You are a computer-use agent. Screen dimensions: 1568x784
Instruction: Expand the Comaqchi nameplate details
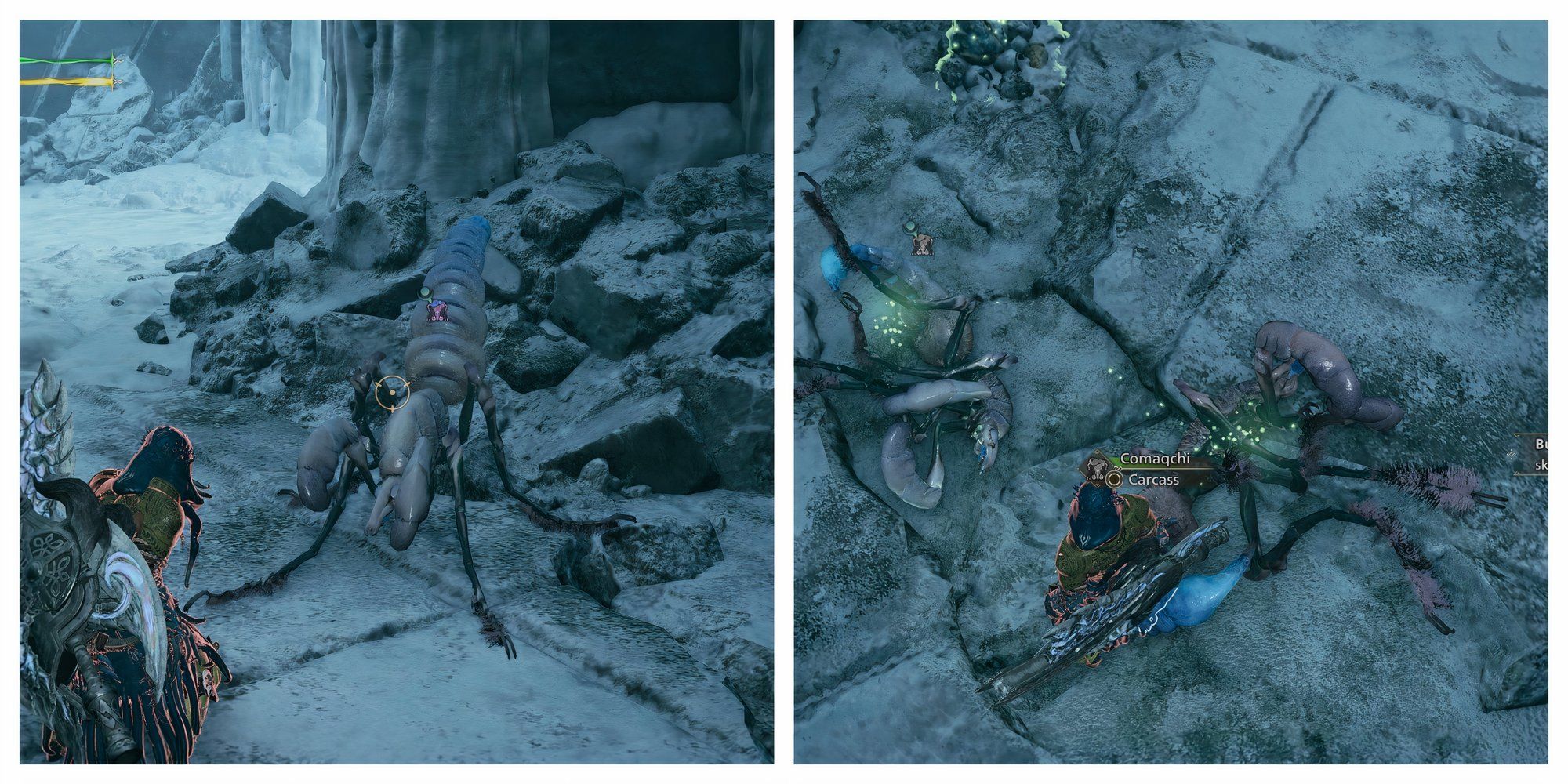[1155, 459]
